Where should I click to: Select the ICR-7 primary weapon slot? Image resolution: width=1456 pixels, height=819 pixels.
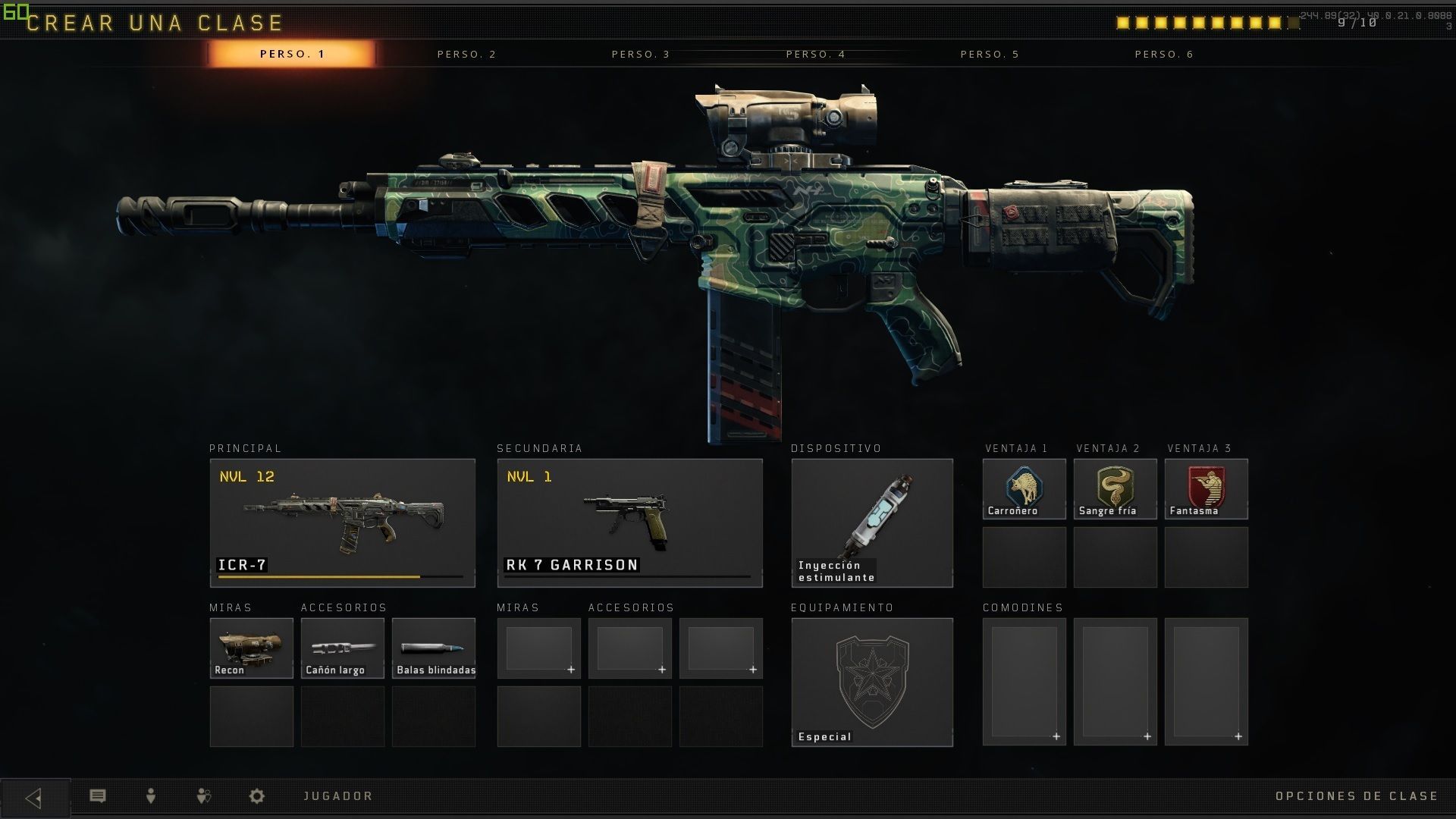pos(342,522)
